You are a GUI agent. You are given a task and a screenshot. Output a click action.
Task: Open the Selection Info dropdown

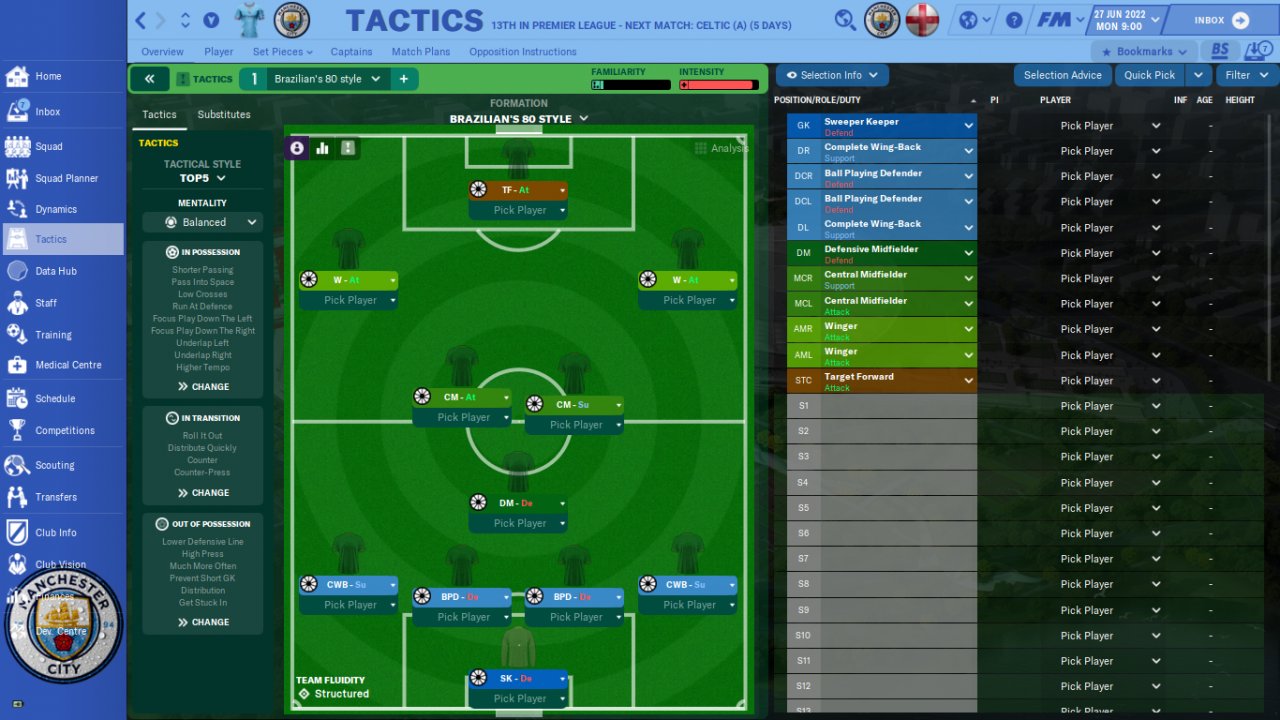pos(832,75)
